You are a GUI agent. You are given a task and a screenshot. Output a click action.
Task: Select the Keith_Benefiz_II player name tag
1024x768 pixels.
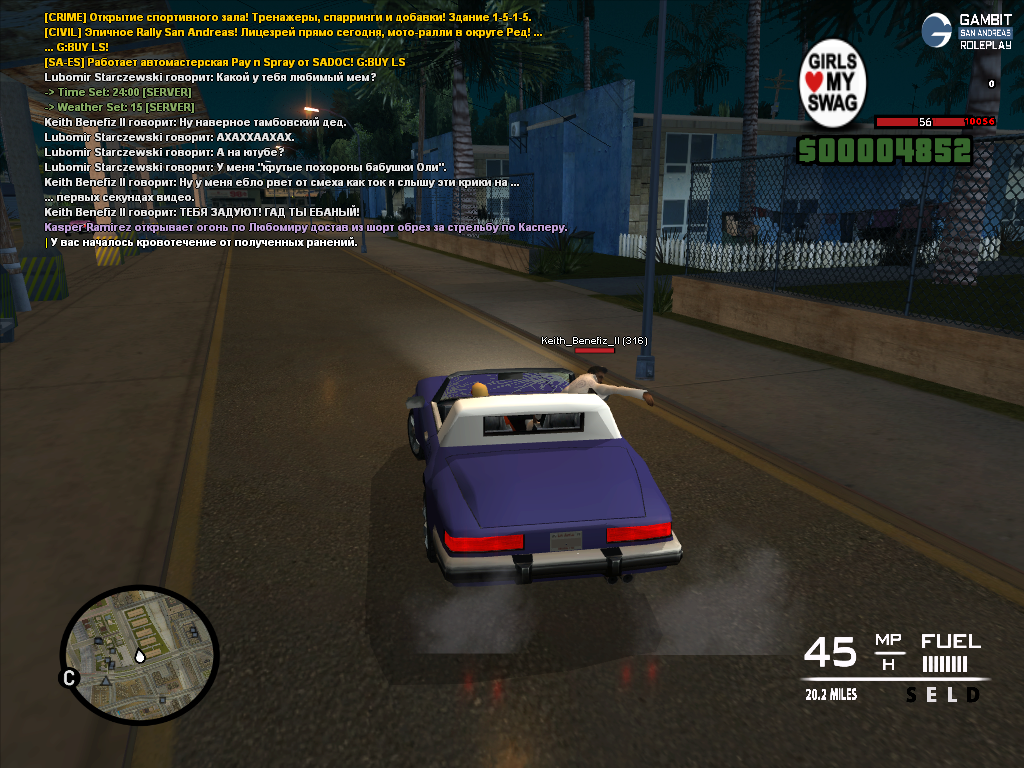pyautogui.click(x=594, y=341)
